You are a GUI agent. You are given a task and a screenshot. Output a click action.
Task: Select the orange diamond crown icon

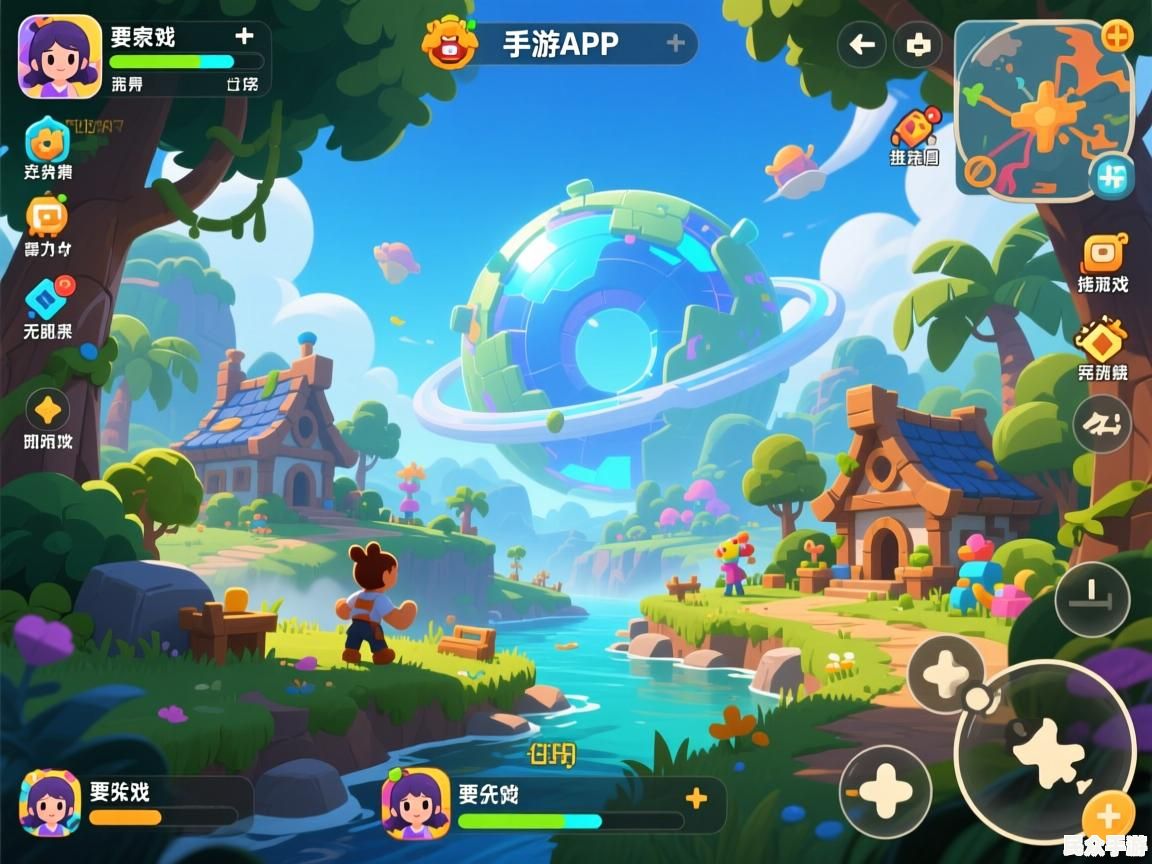1102,340
